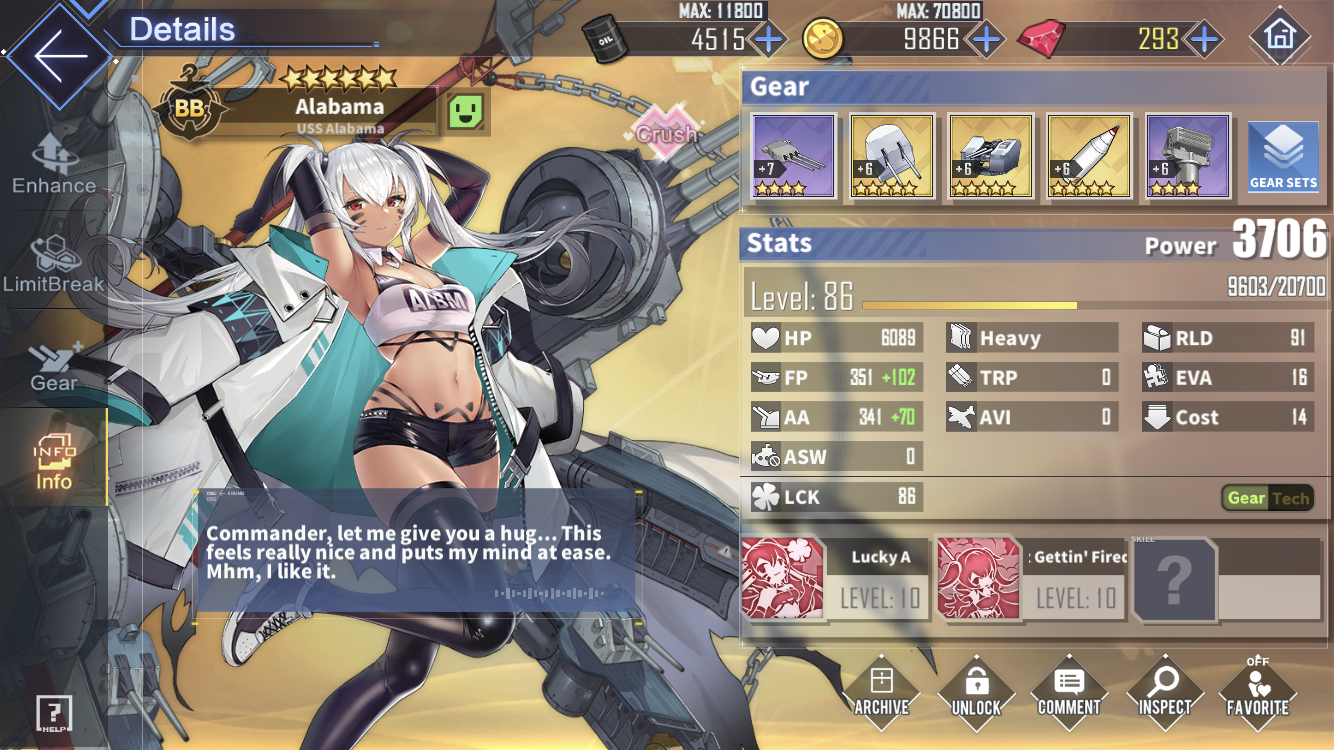
Task: Return to the home screen
Action: [x=1279, y=37]
